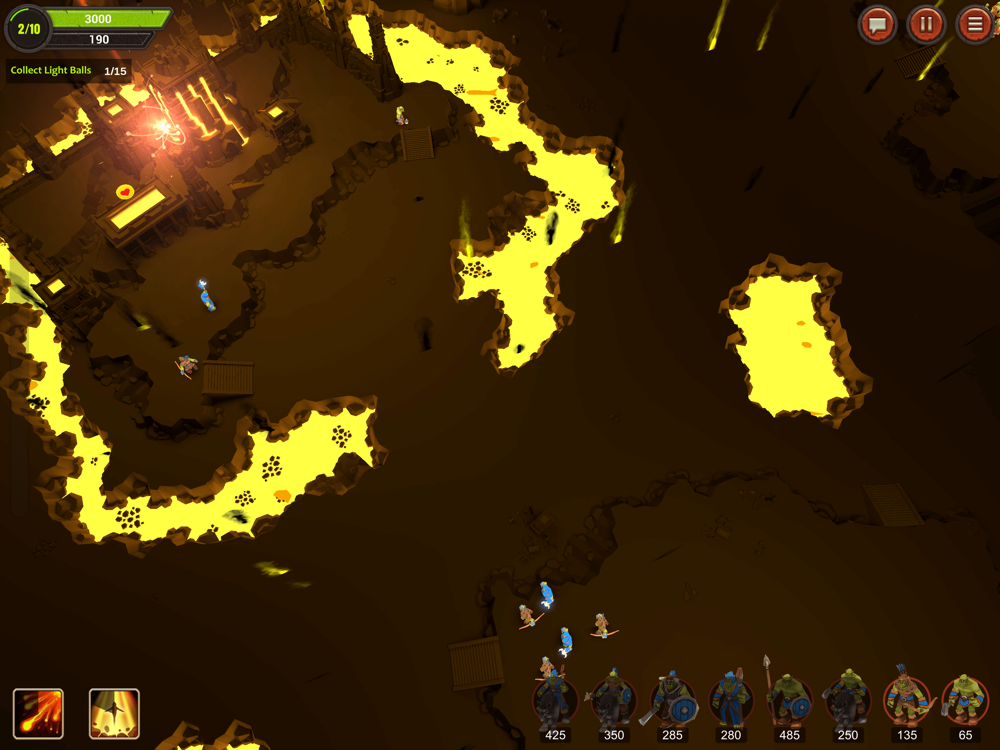
Task: Open the three-line hamburger menu
Action: pyautogui.click(x=974, y=24)
